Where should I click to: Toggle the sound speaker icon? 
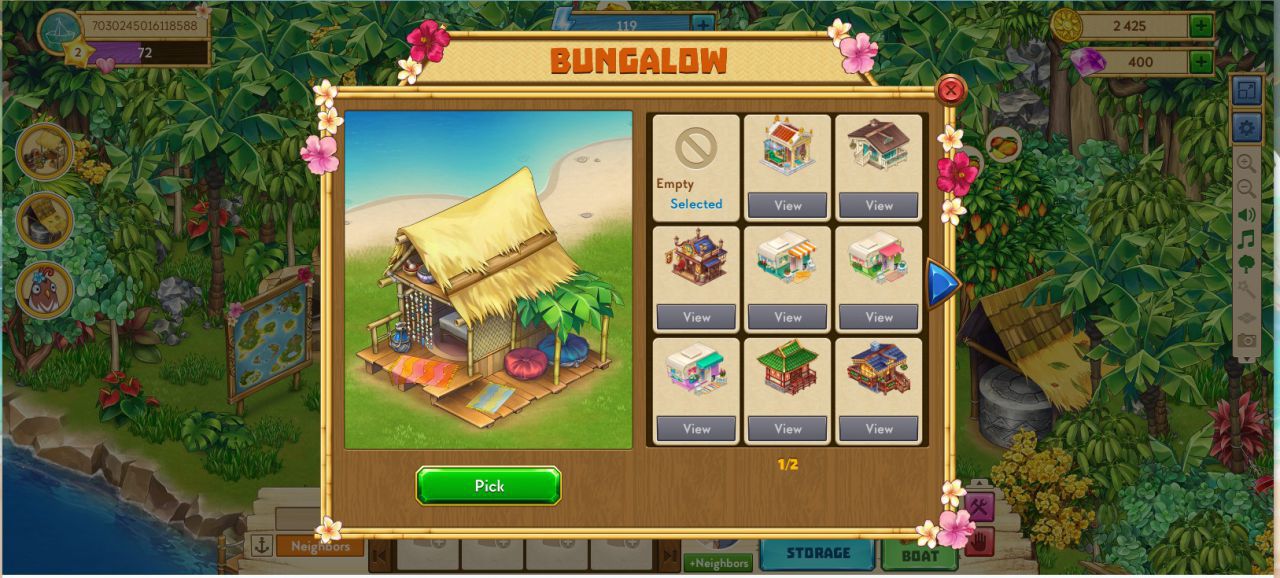tap(1246, 214)
